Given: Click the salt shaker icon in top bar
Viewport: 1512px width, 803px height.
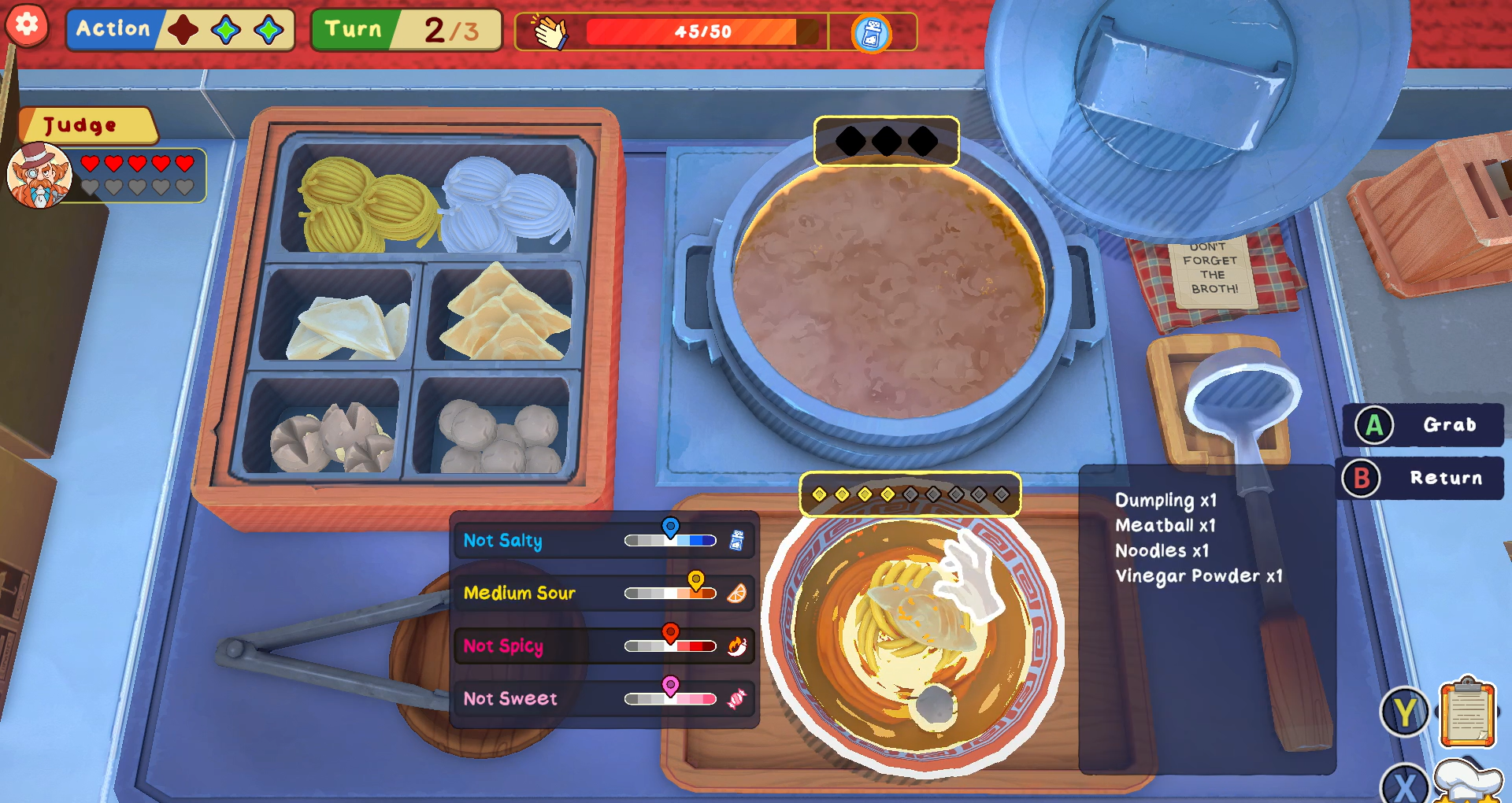Looking at the screenshot, I should (x=871, y=34).
